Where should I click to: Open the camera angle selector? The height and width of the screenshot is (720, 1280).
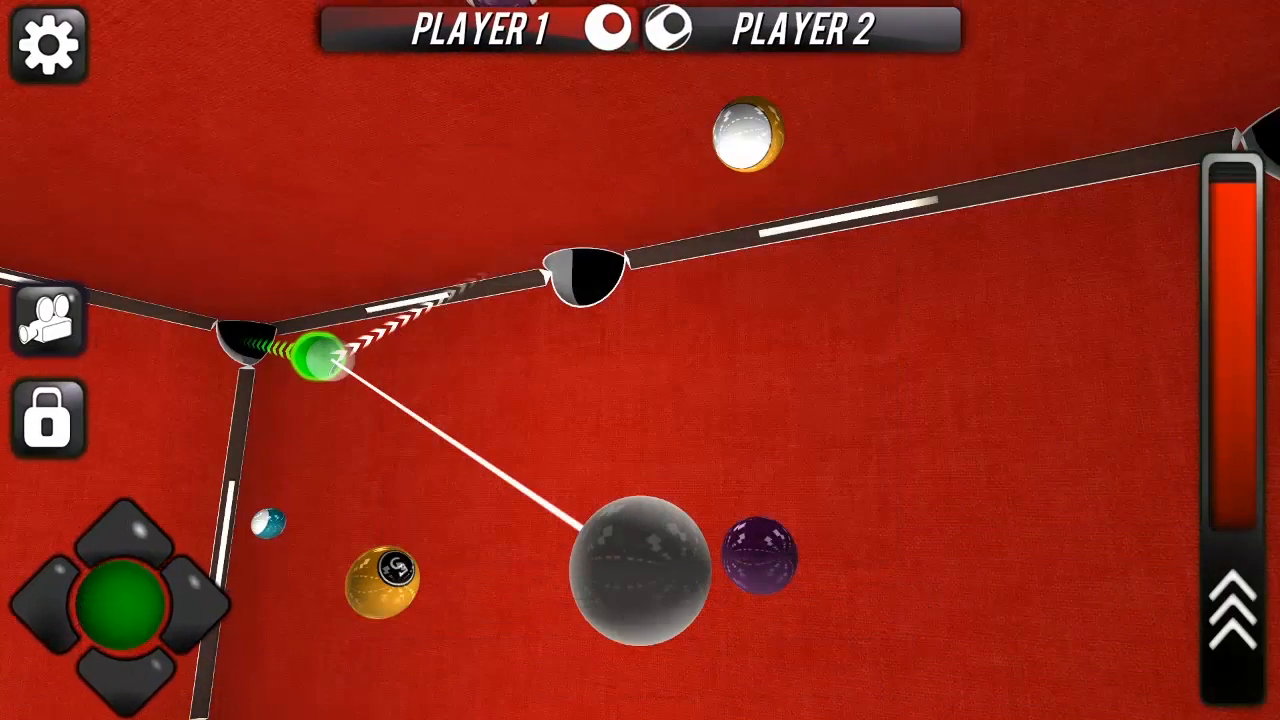47,318
